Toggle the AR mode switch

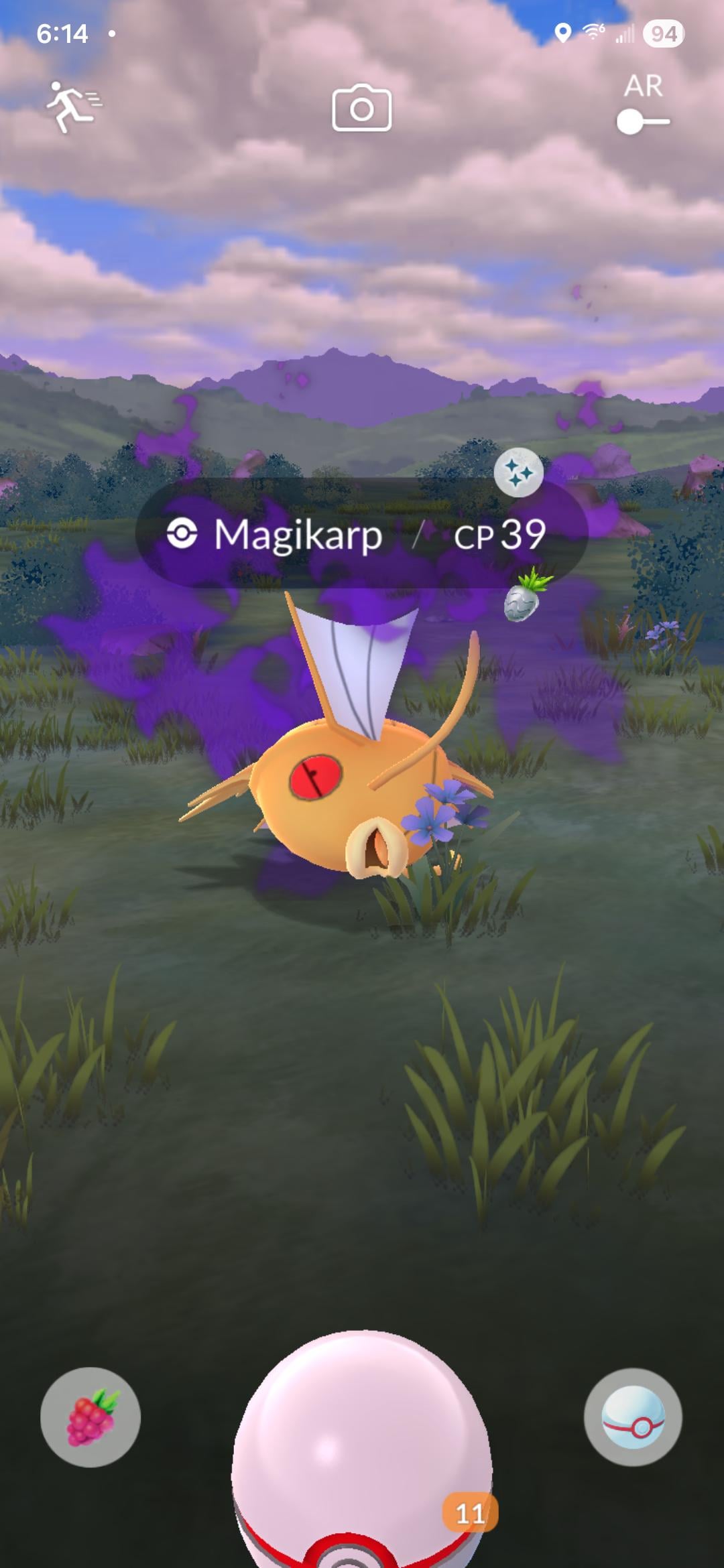[643, 121]
